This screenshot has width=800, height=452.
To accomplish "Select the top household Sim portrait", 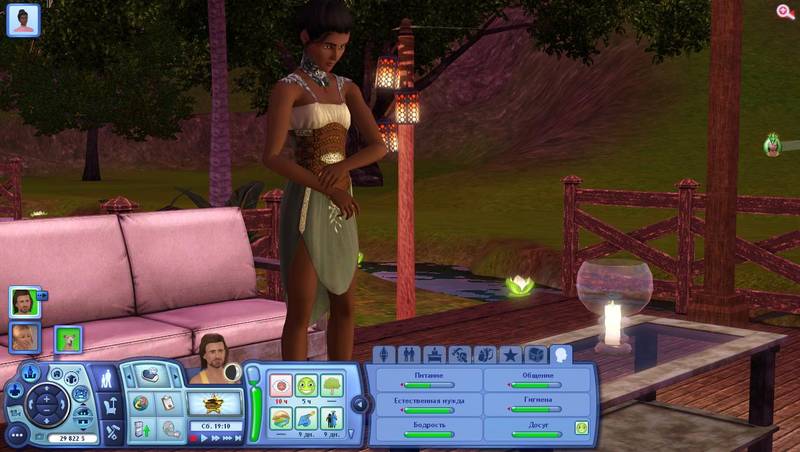I will click(x=23, y=300).
